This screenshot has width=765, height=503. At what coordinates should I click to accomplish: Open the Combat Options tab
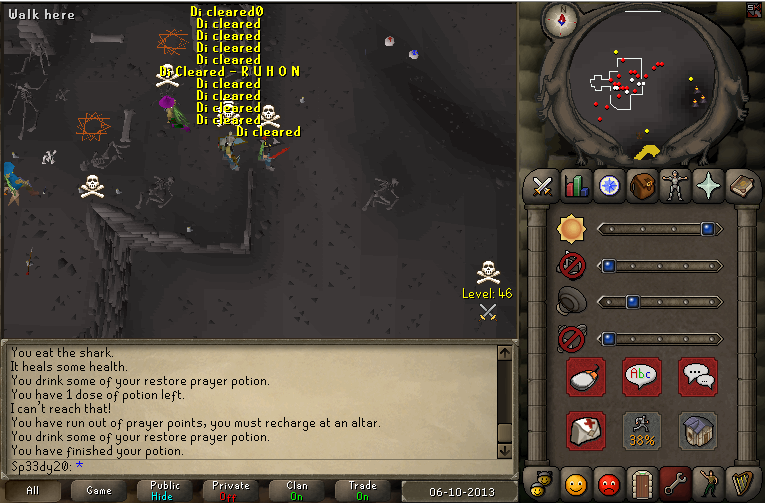(542, 186)
